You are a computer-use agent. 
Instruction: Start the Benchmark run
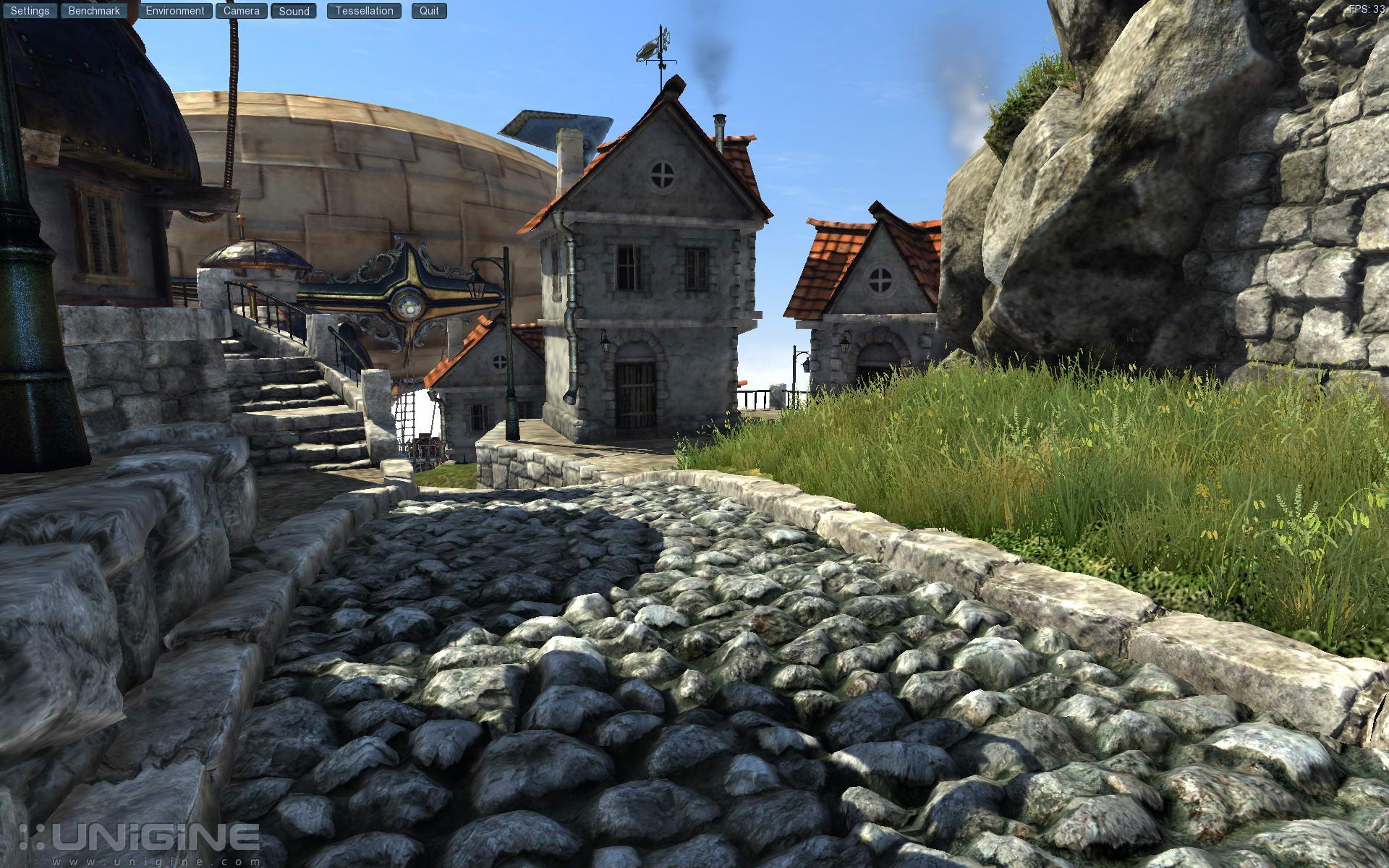(94, 11)
